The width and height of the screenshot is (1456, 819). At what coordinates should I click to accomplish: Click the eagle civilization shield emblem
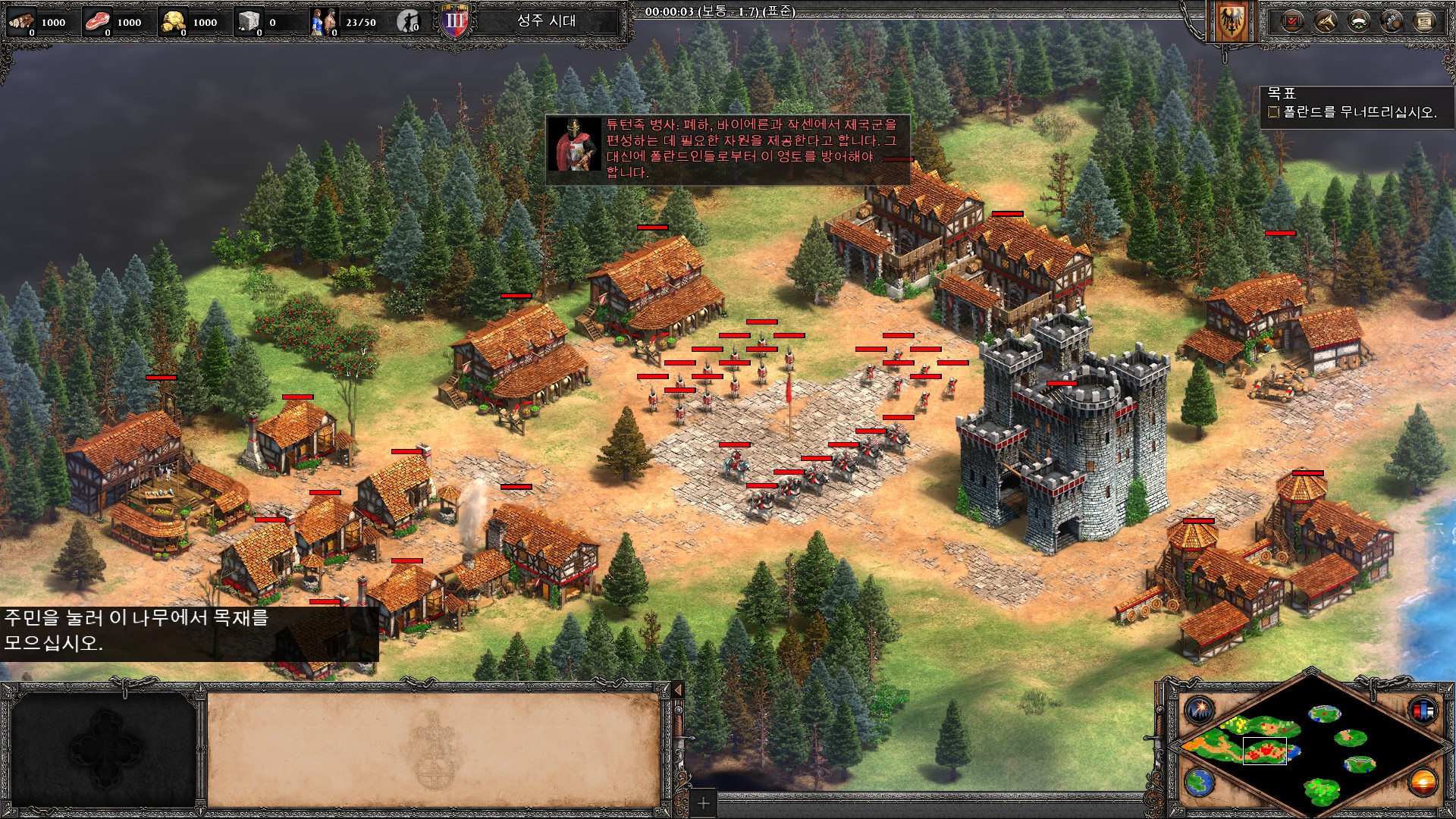click(1230, 21)
